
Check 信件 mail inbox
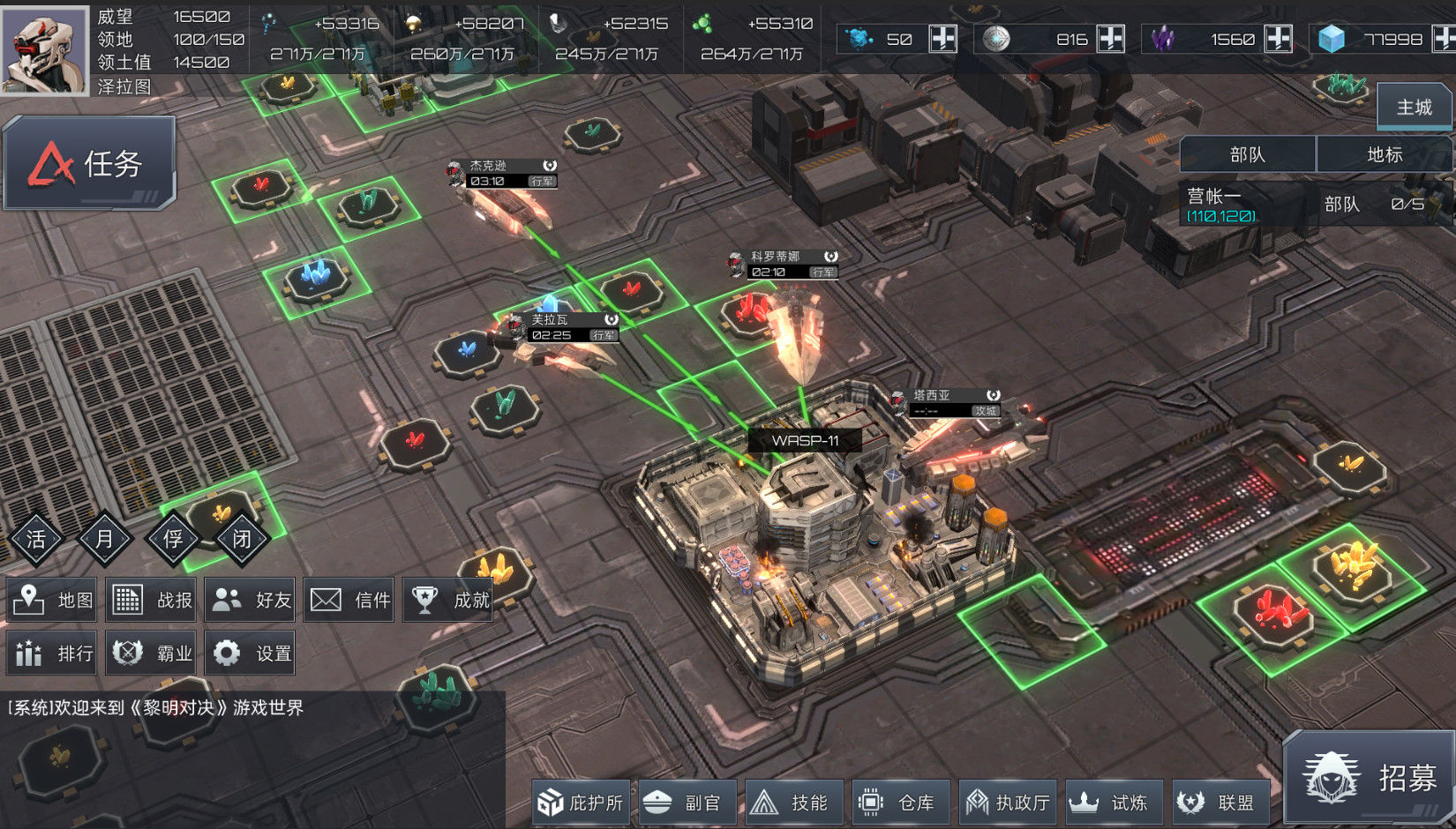coord(350,600)
